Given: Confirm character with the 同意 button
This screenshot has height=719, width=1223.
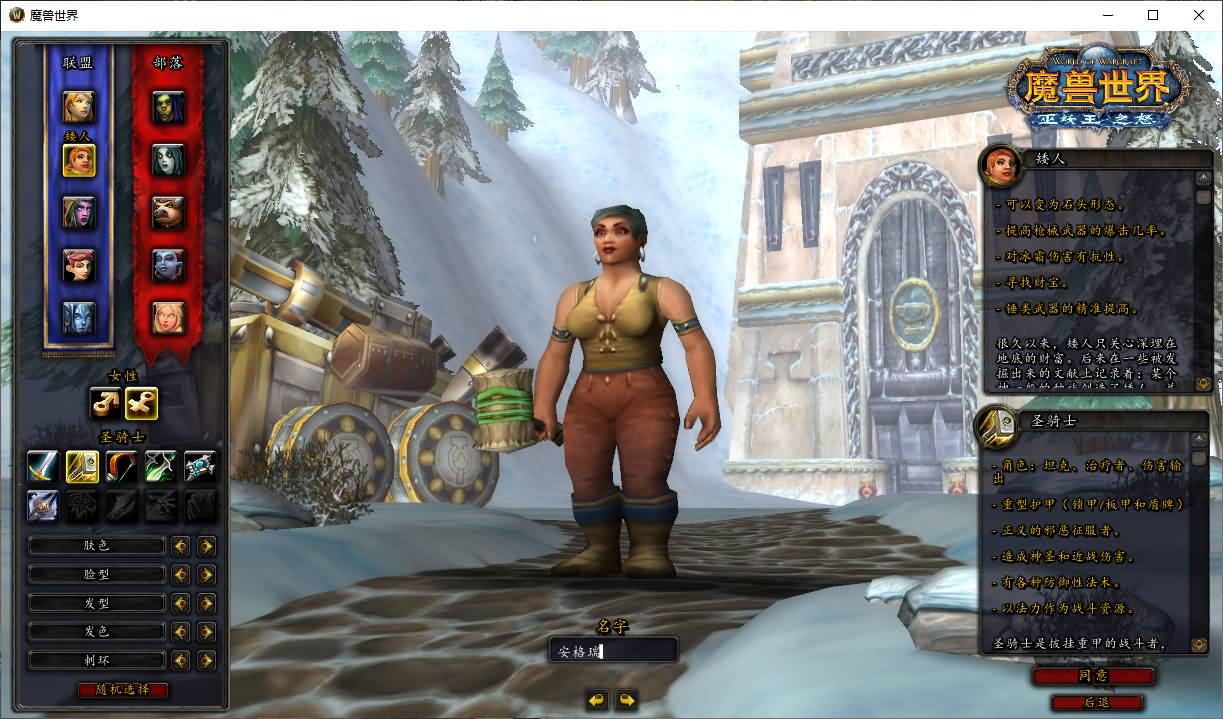Looking at the screenshot, I should pyautogui.click(x=1092, y=676).
